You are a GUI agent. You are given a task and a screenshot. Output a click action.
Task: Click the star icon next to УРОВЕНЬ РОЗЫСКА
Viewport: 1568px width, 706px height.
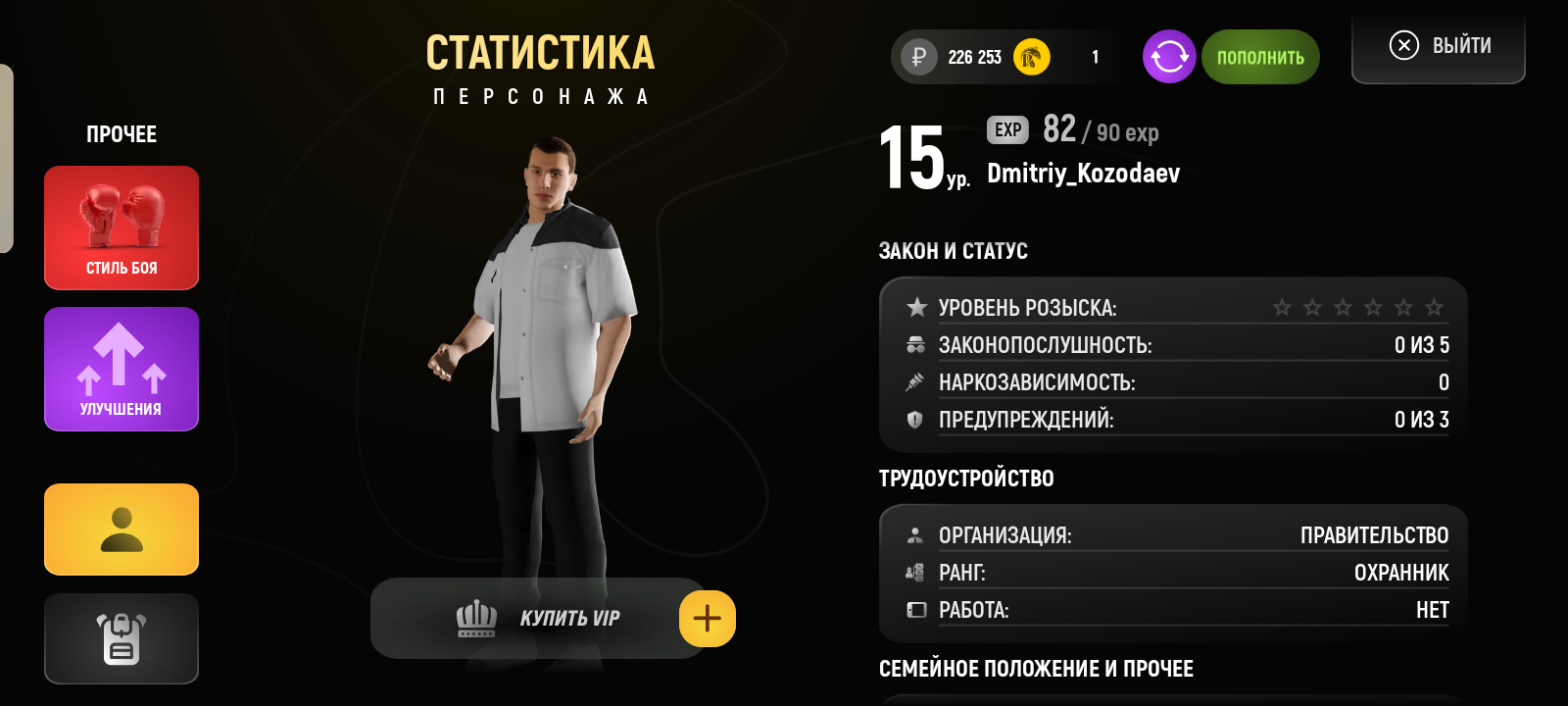[915, 306]
